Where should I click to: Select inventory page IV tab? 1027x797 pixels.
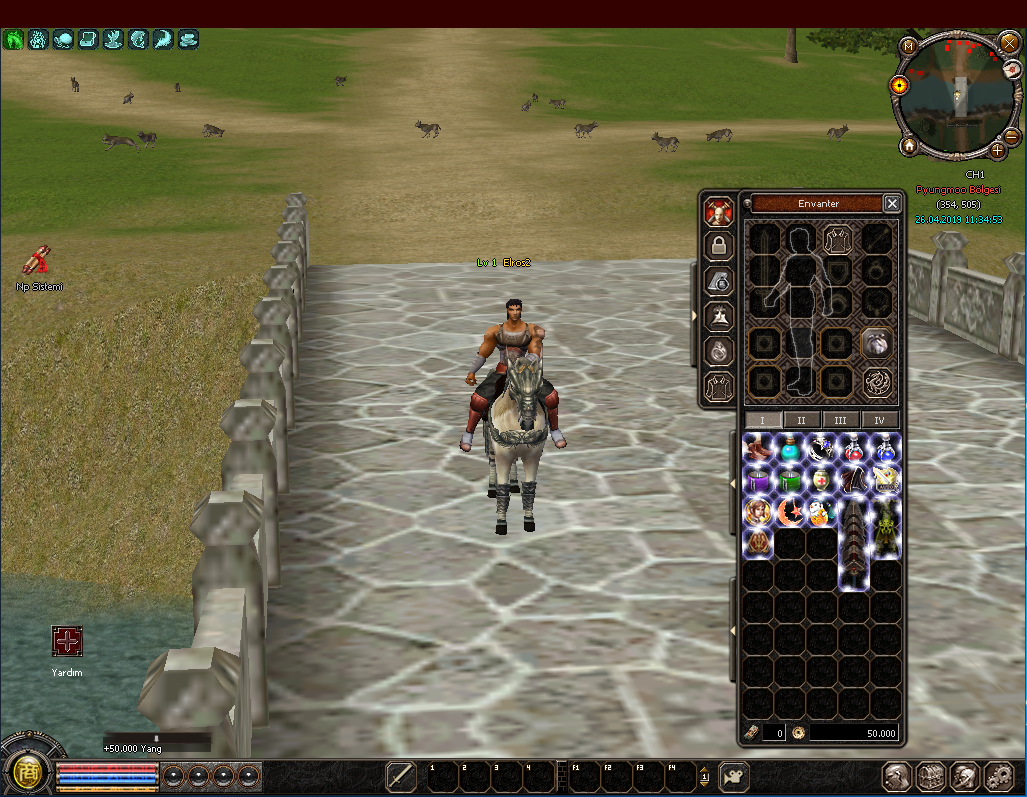(x=879, y=420)
